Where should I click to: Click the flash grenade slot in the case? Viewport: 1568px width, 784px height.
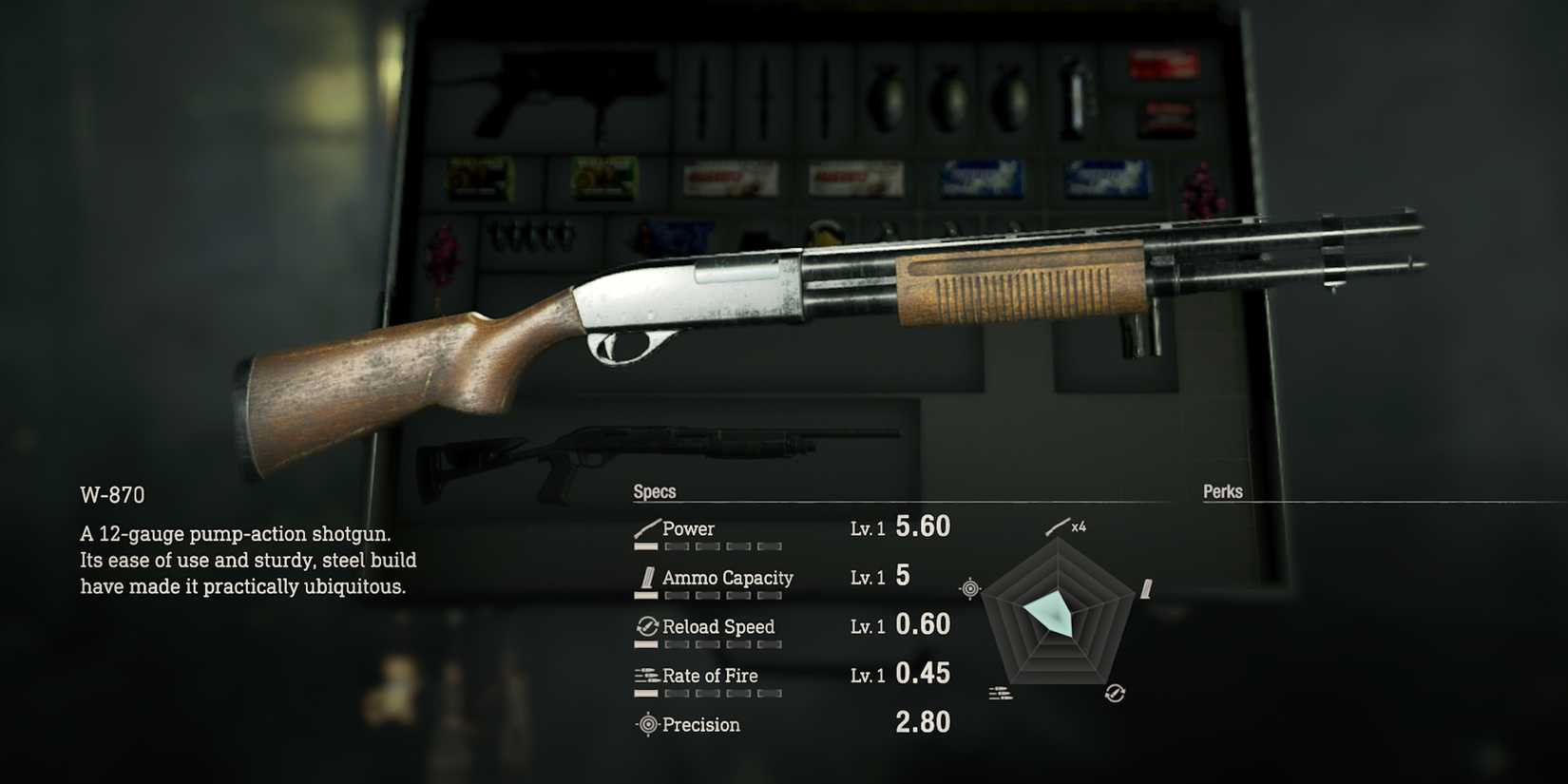pyautogui.click(x=1074, y=95)
